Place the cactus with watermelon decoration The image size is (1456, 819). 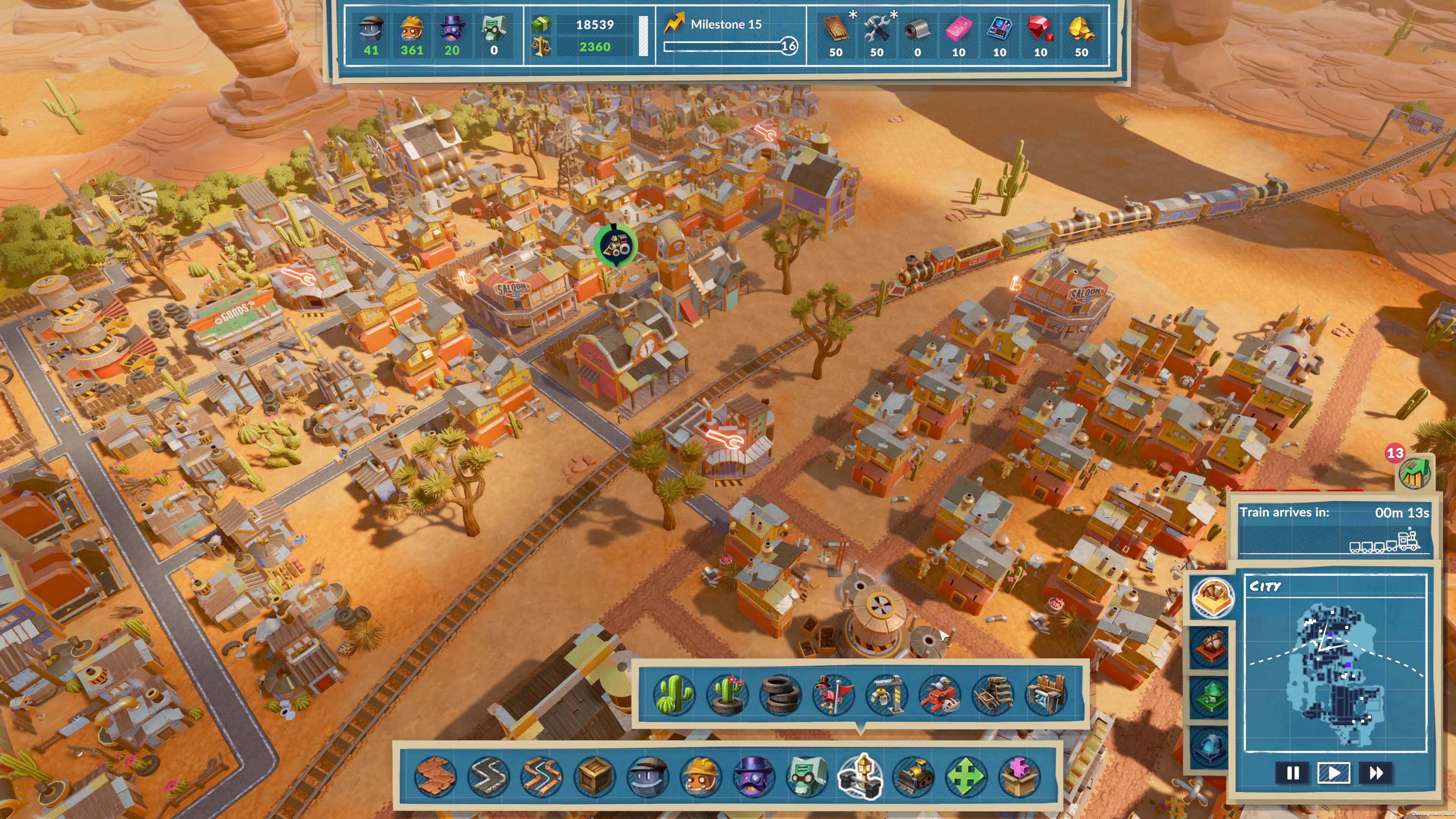[673, 695]
